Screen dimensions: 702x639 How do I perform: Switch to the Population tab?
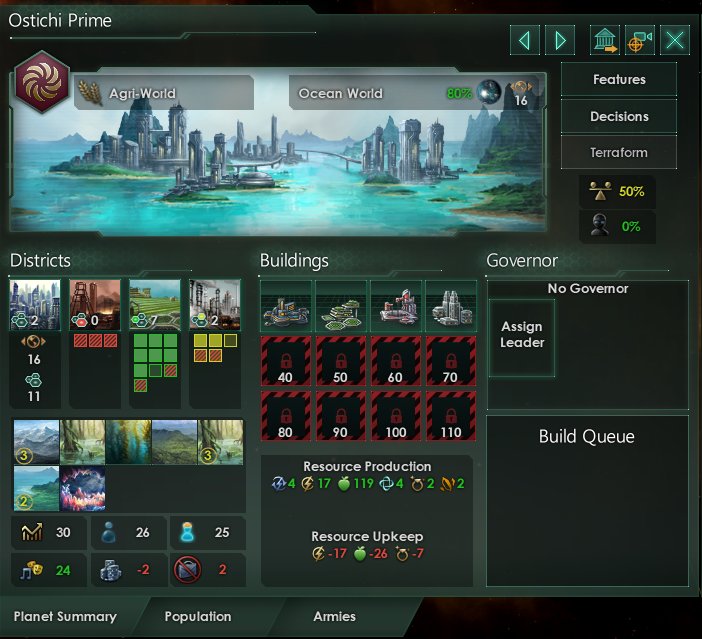(198, 617)
